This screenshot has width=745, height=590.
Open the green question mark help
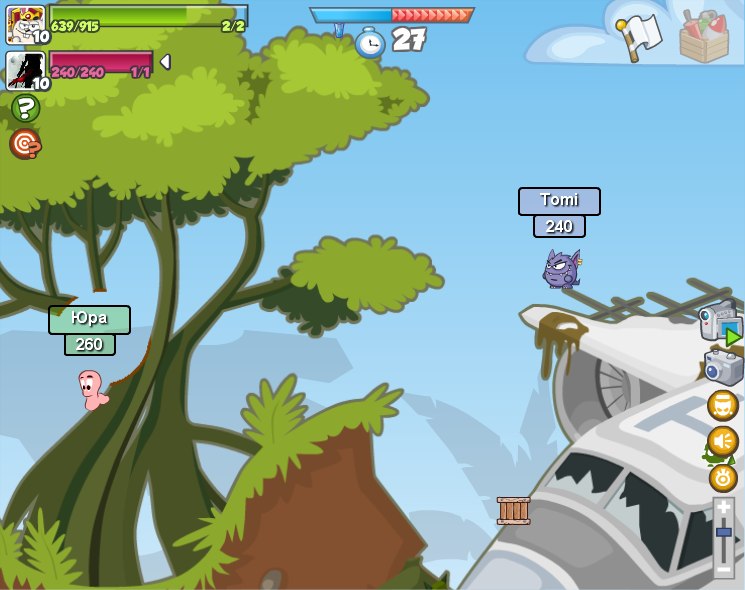tap(25, 108)
